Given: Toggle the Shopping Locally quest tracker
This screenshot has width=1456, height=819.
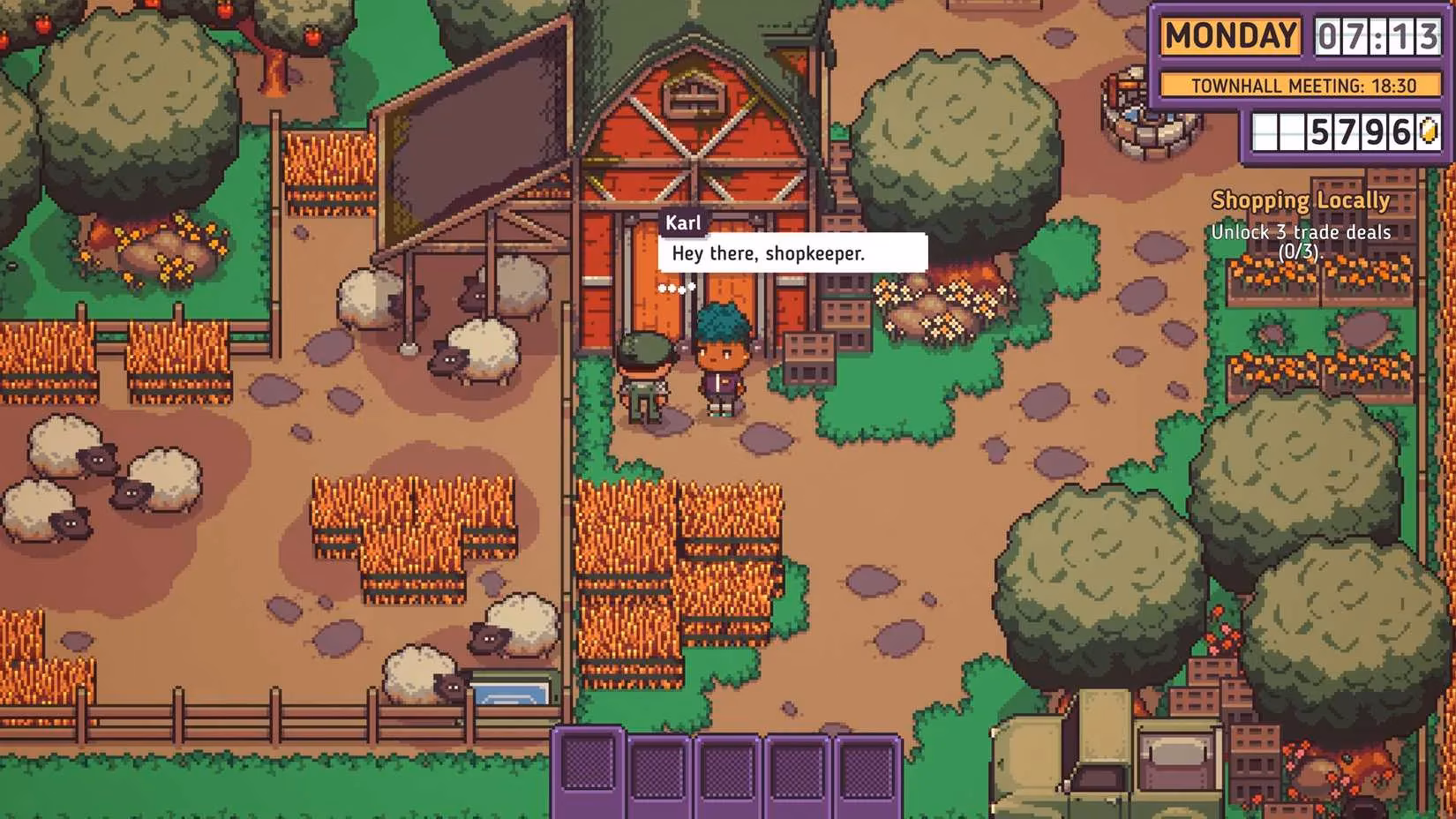Looking at the screenshot, I should (1302, 200).
